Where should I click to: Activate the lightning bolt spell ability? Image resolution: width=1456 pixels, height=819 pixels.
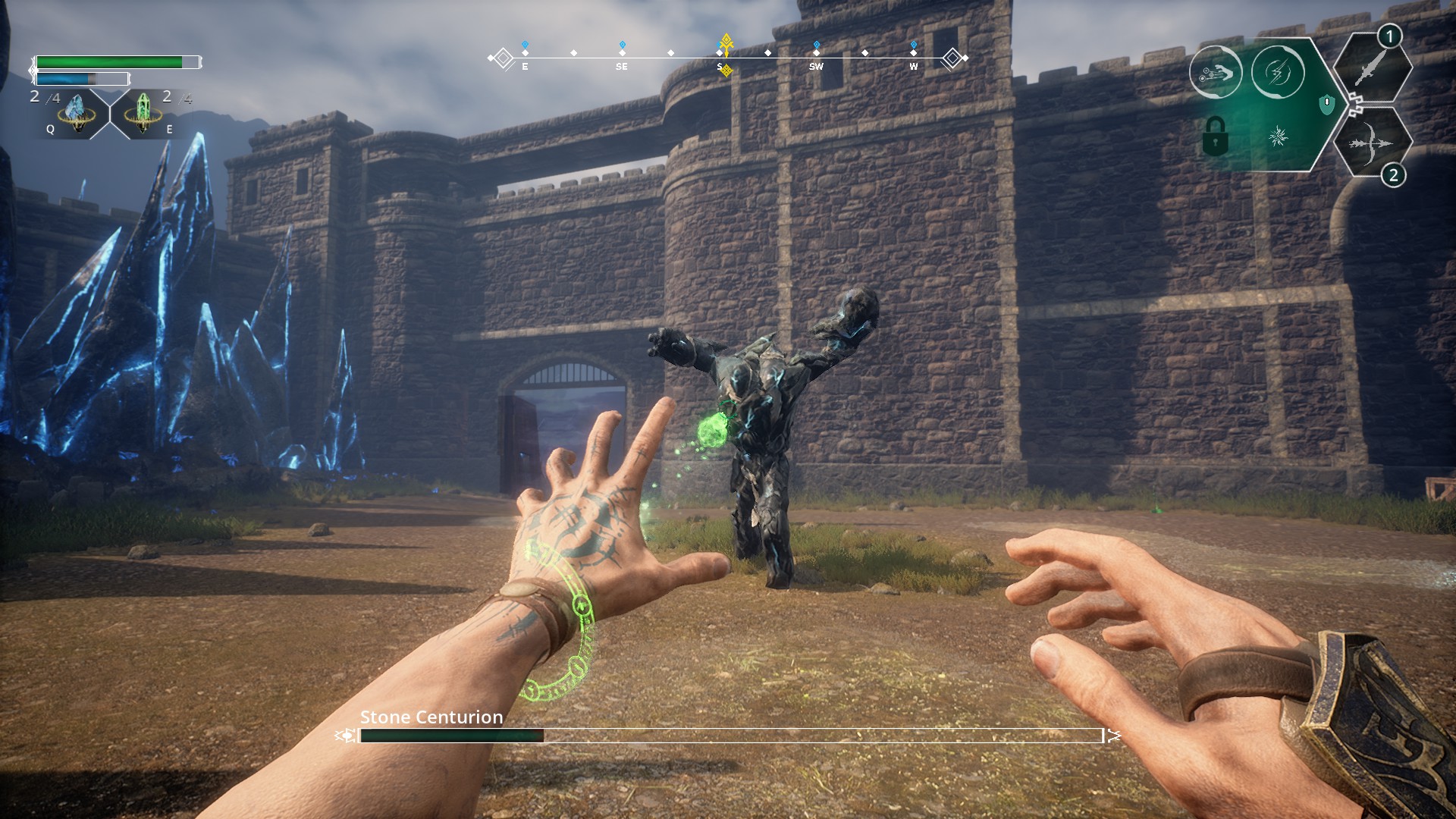click(x=1278, y=73)
